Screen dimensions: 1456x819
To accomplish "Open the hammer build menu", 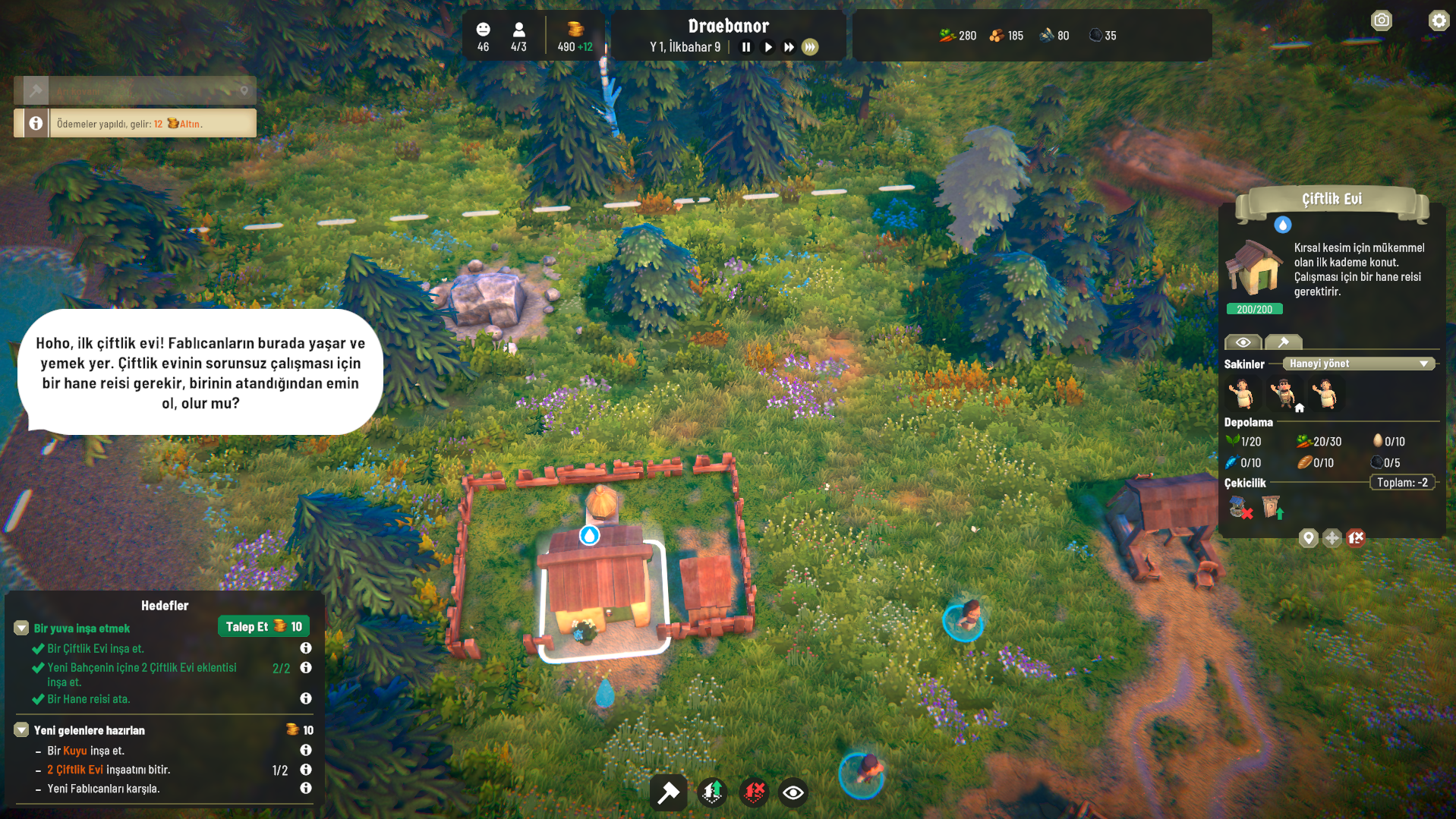I will tap(668, 793).
